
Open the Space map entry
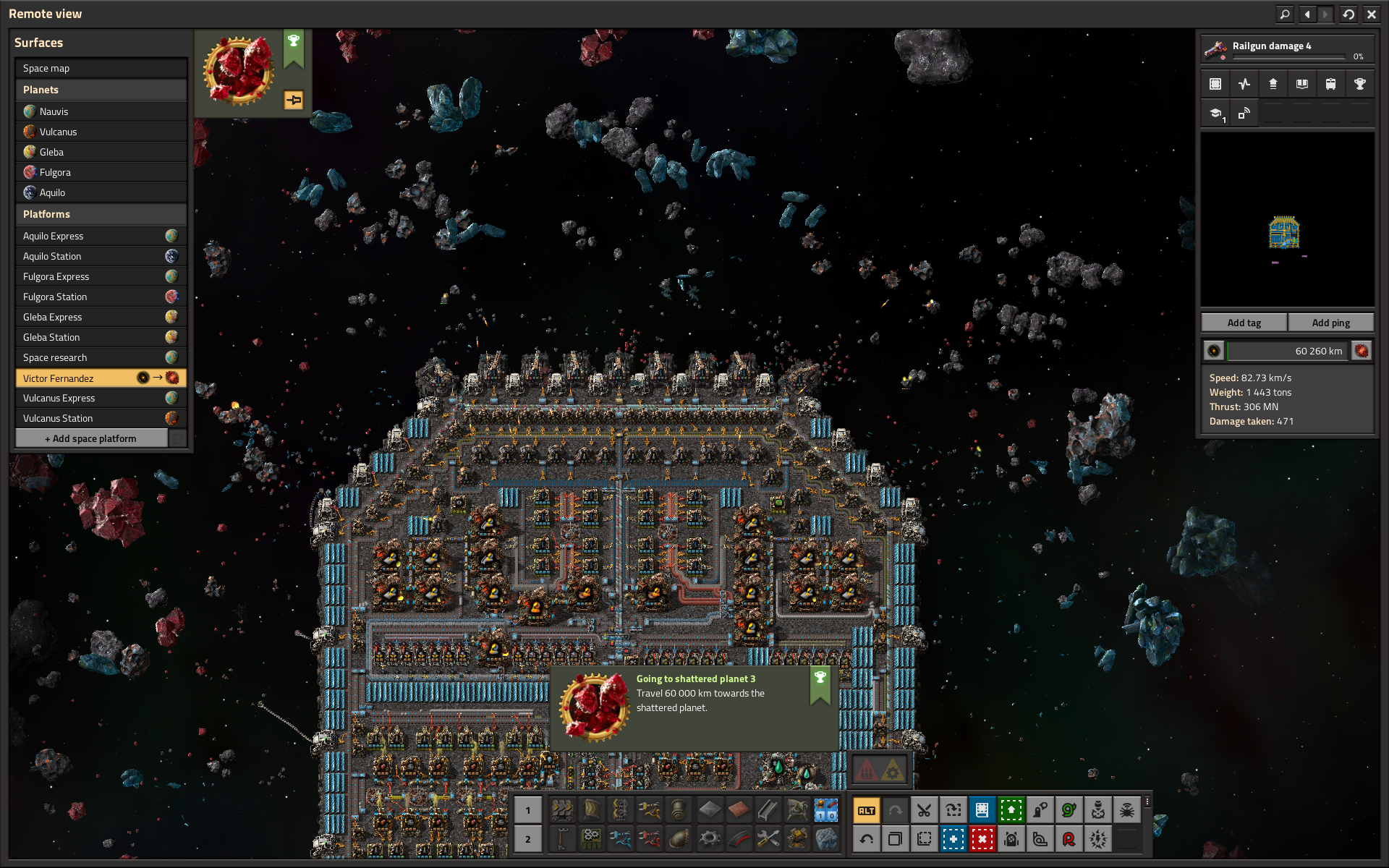point(101,68)
